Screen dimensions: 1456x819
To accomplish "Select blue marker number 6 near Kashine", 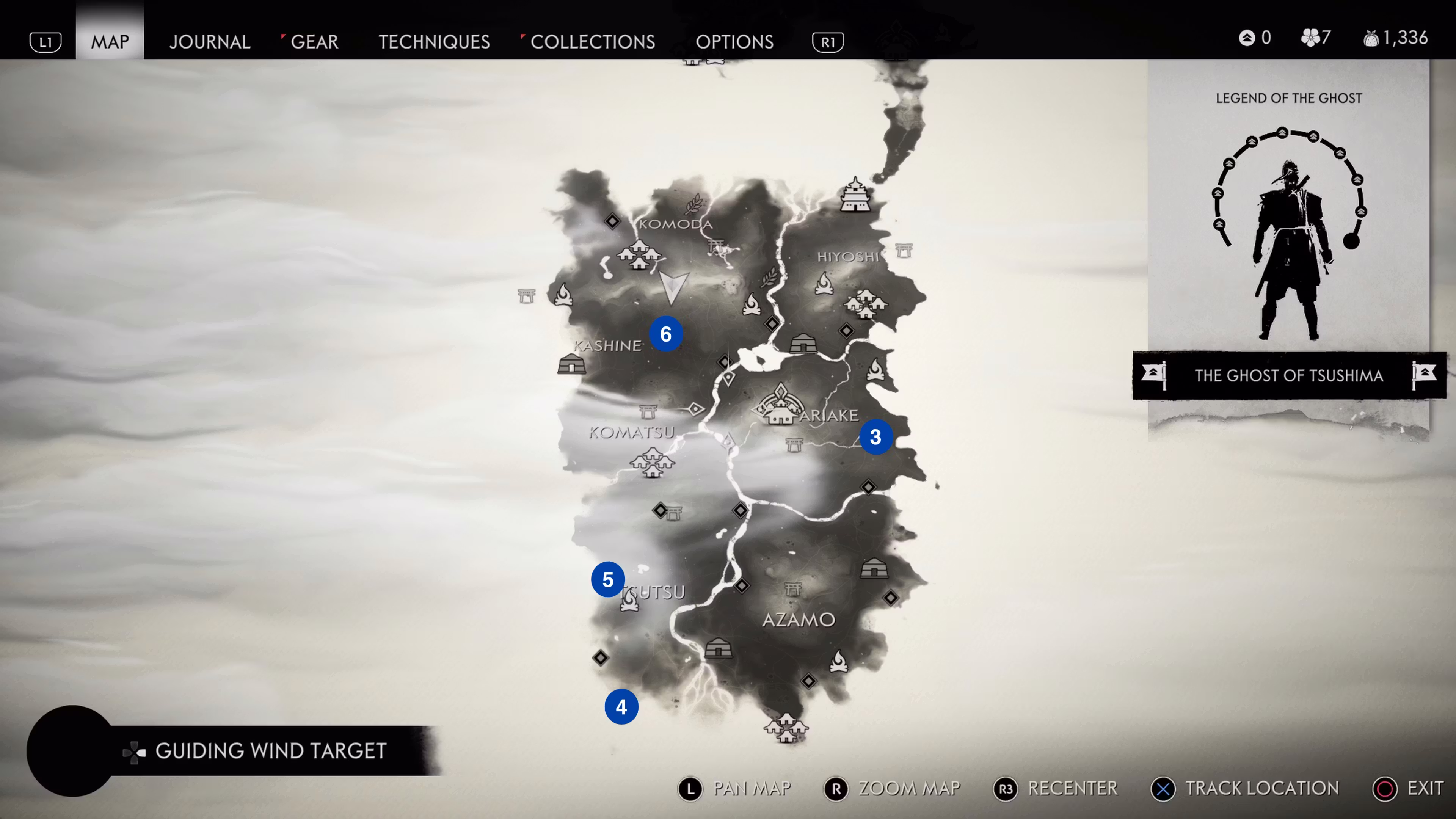I will pos(666,334).
